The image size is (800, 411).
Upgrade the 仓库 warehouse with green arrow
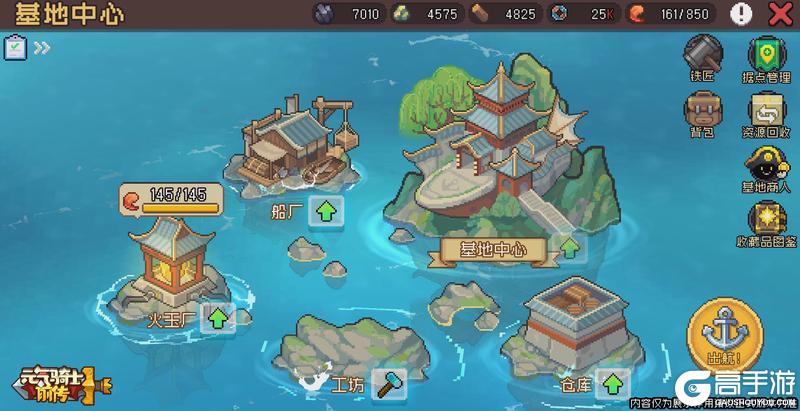[612, 383]
